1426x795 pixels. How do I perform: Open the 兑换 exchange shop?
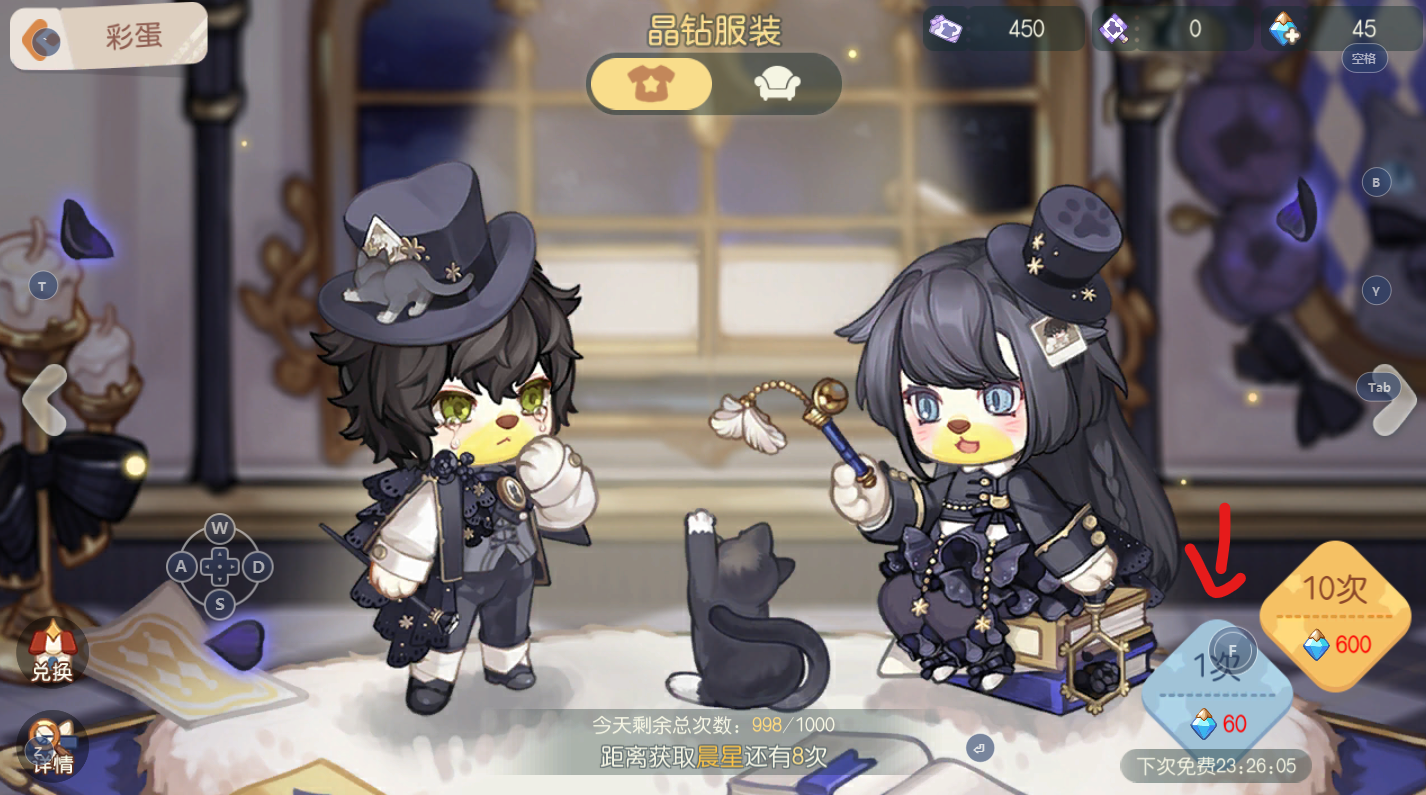51,651
